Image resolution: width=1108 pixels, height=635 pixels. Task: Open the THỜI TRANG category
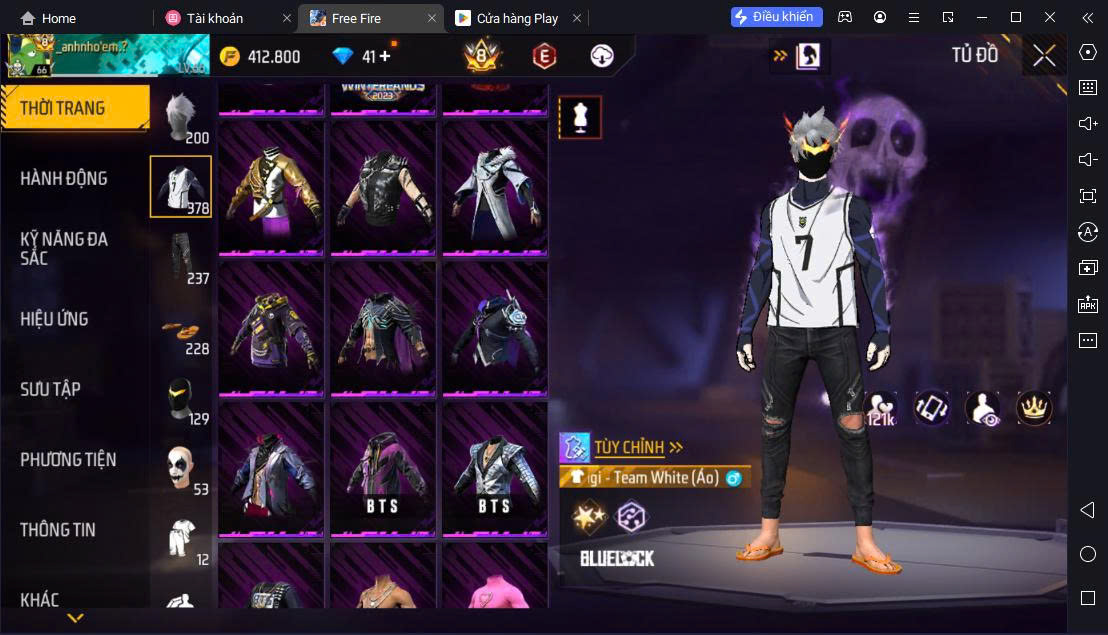tap(74, 108)
